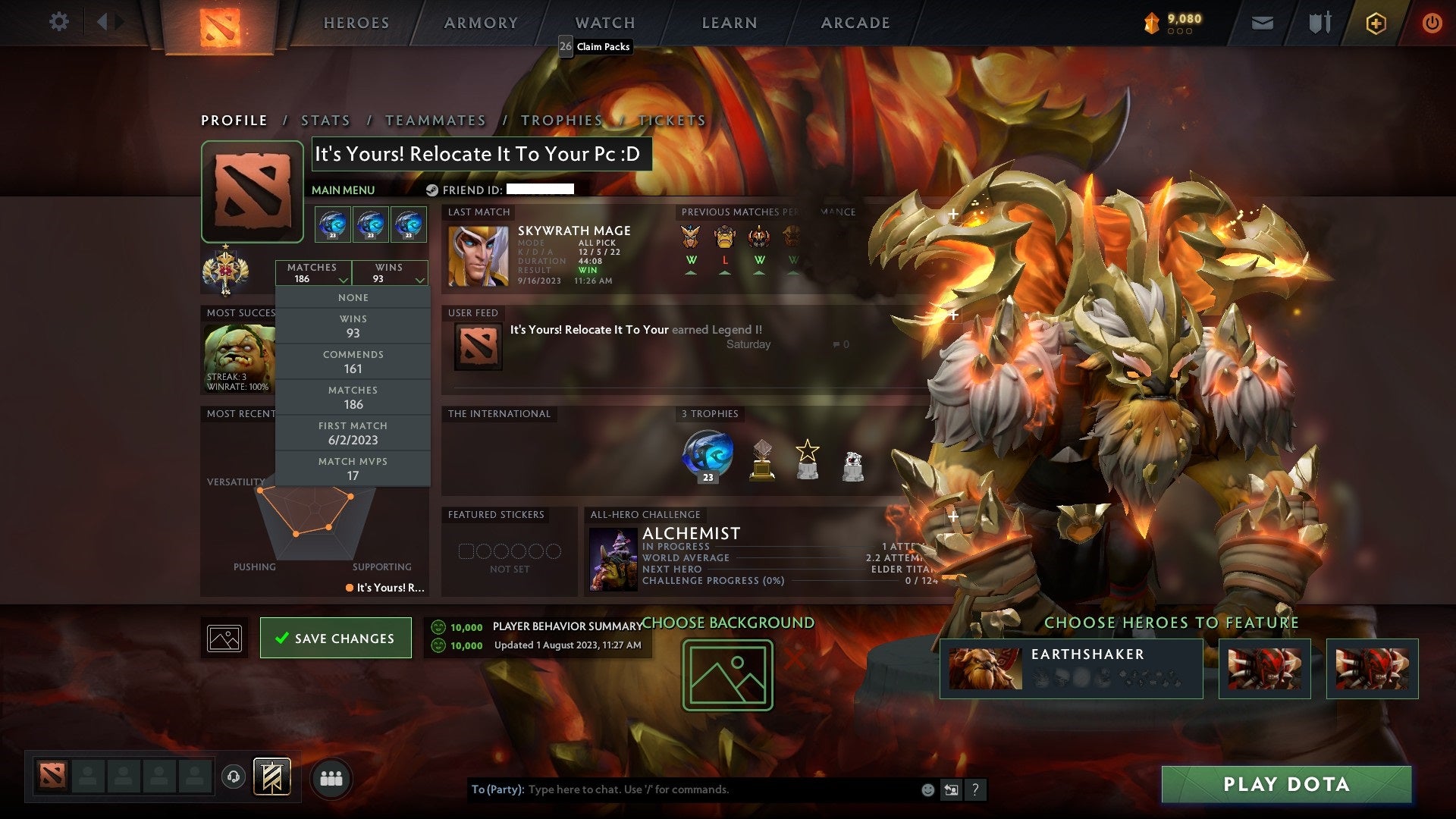Open the settings gear icon
The image size is (1456, 819).
click(59, 22)
